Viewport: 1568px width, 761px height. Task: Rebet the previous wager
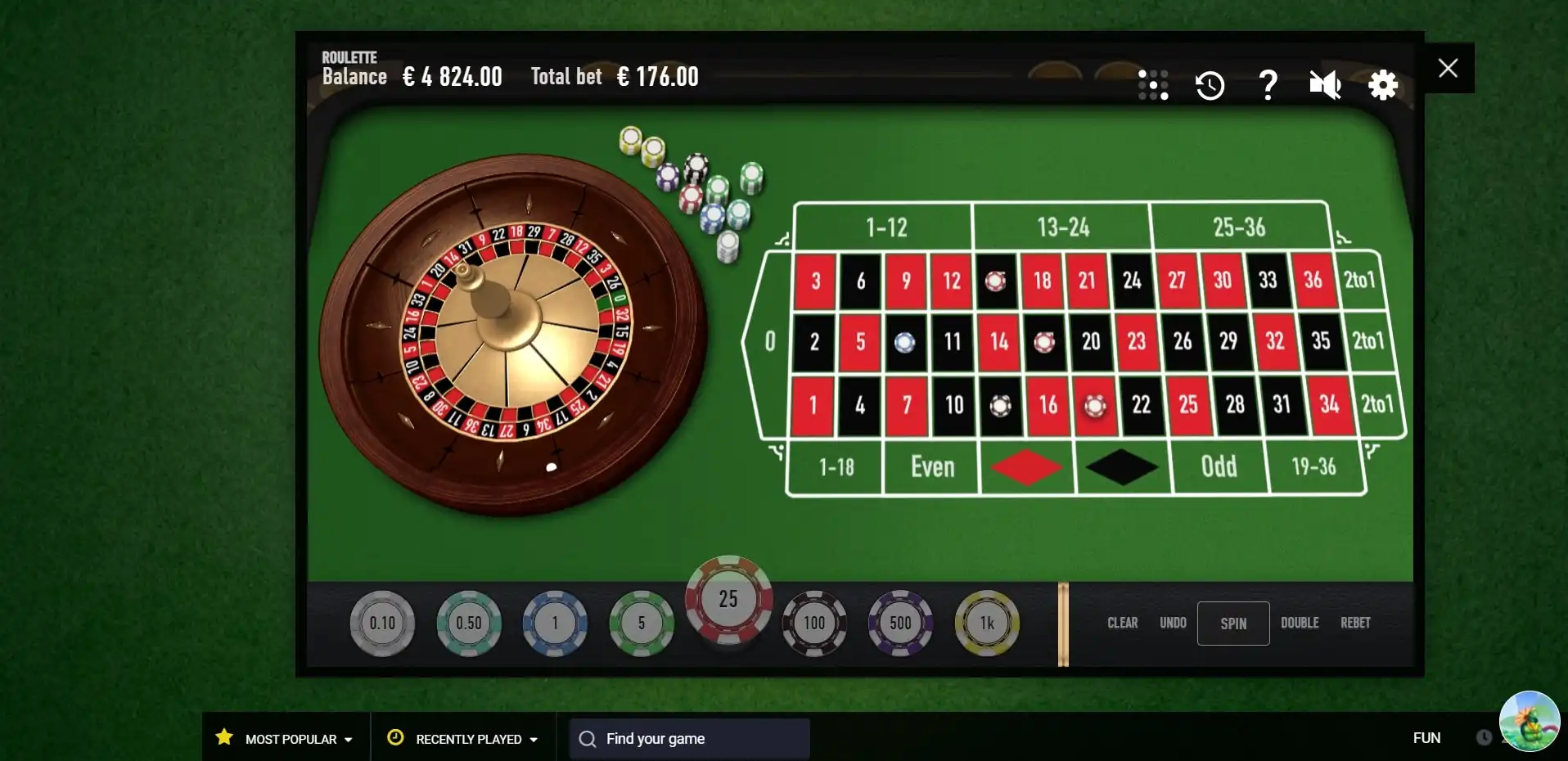click(1354, 623)
